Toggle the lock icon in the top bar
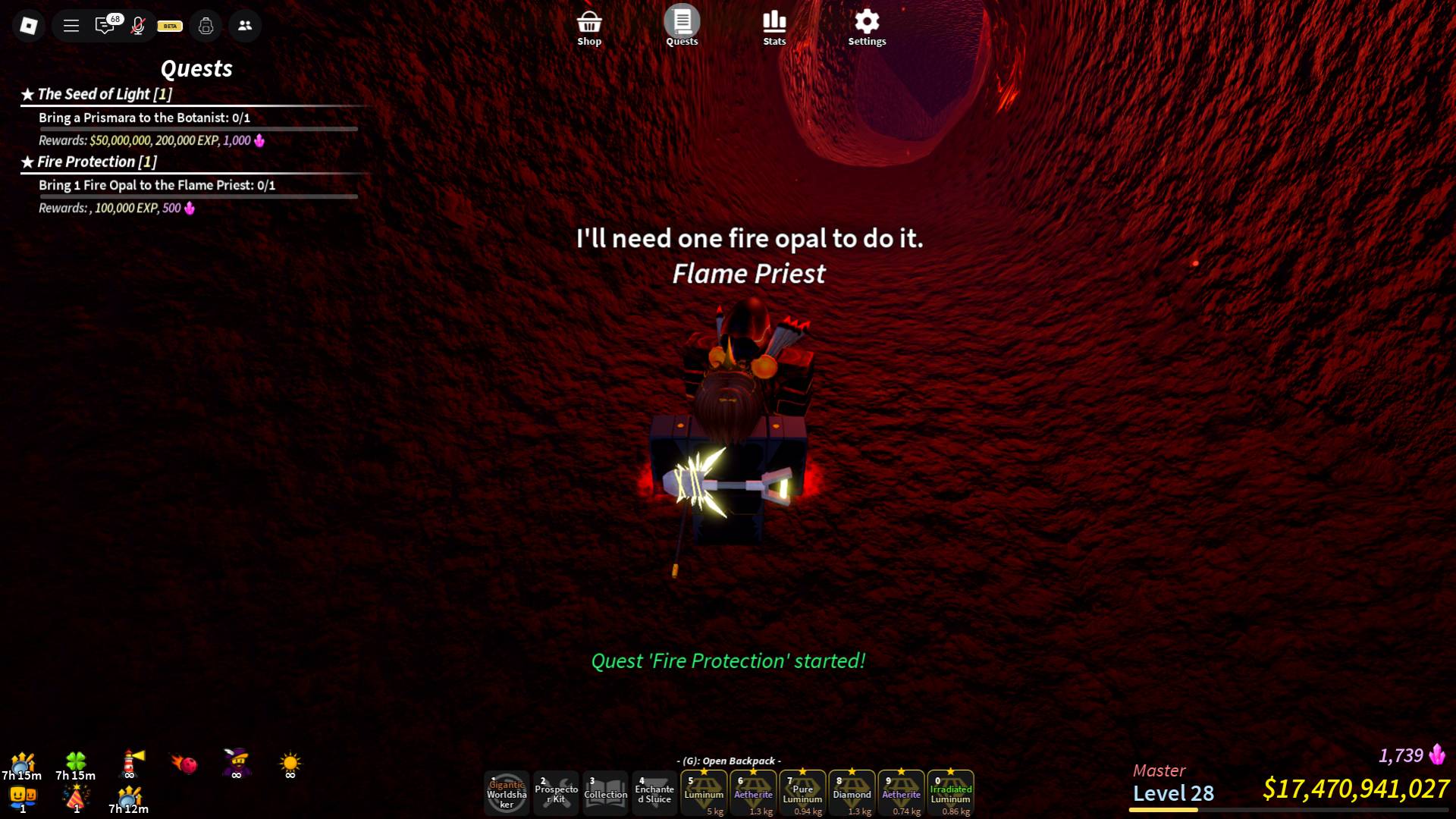Screen dimensions: 1456x819 [x=206, y=25]
